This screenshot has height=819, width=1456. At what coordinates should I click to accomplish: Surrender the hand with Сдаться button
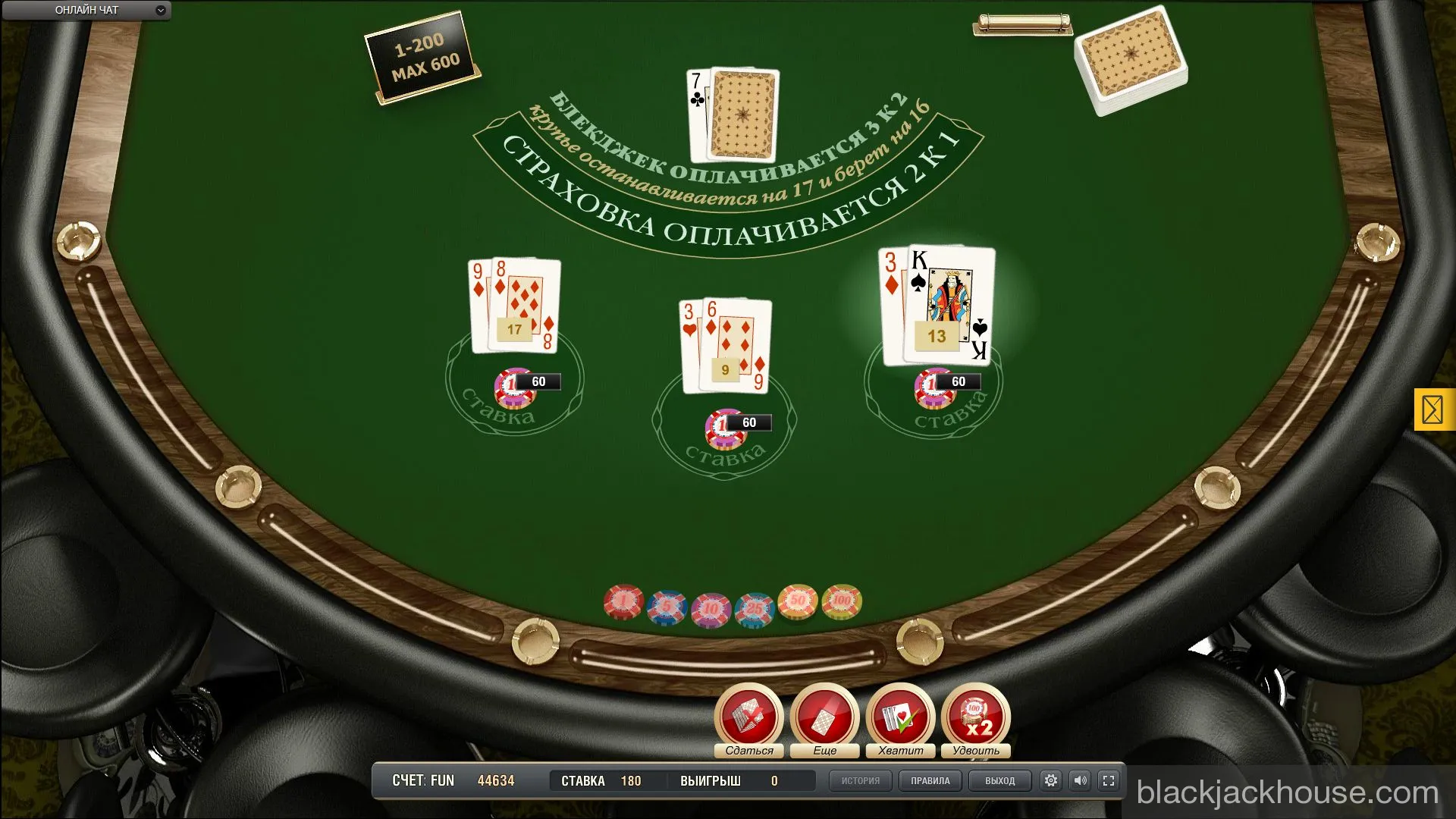(x=748, y=717)
